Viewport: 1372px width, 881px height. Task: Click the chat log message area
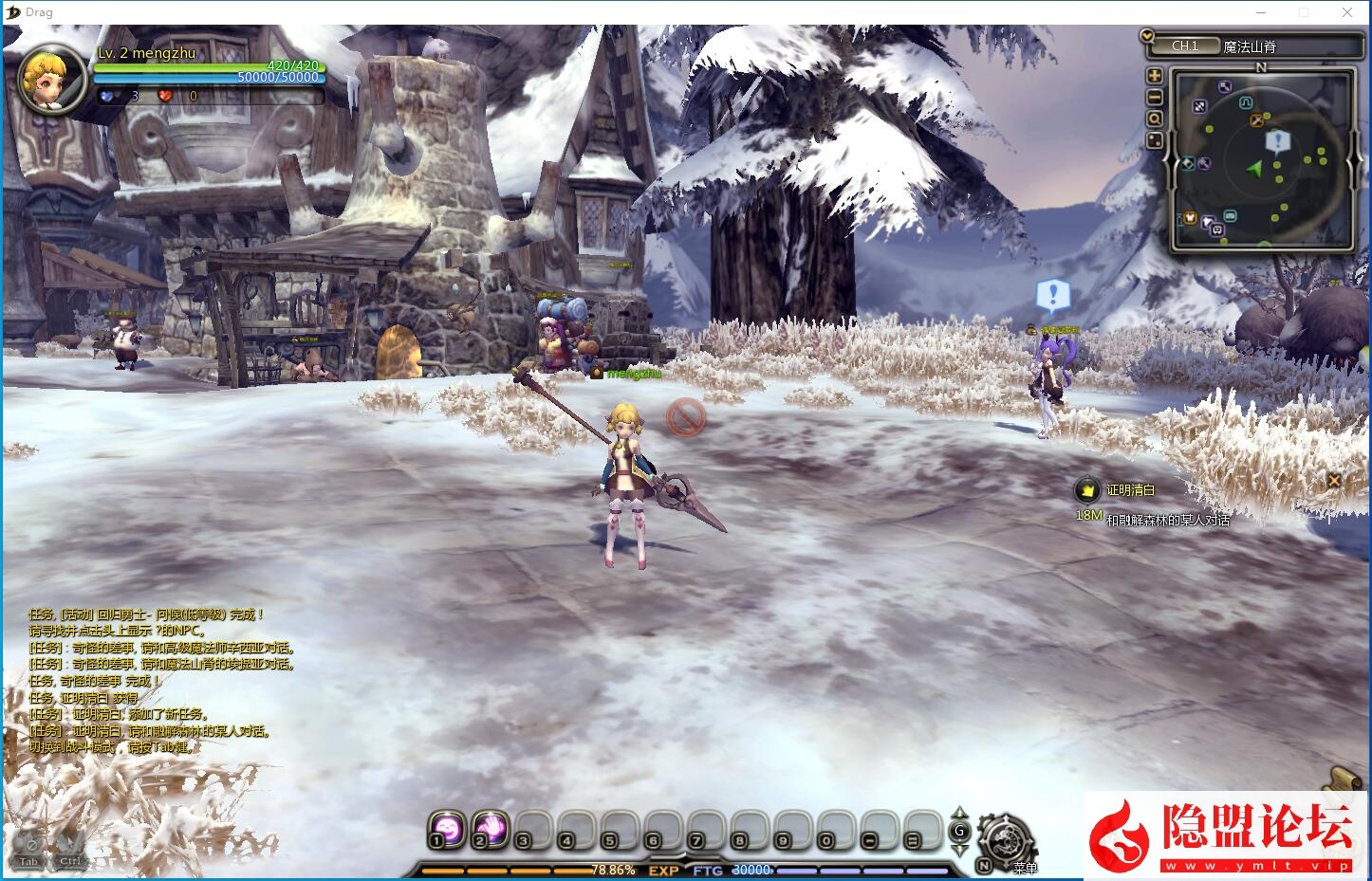(161, 681)
